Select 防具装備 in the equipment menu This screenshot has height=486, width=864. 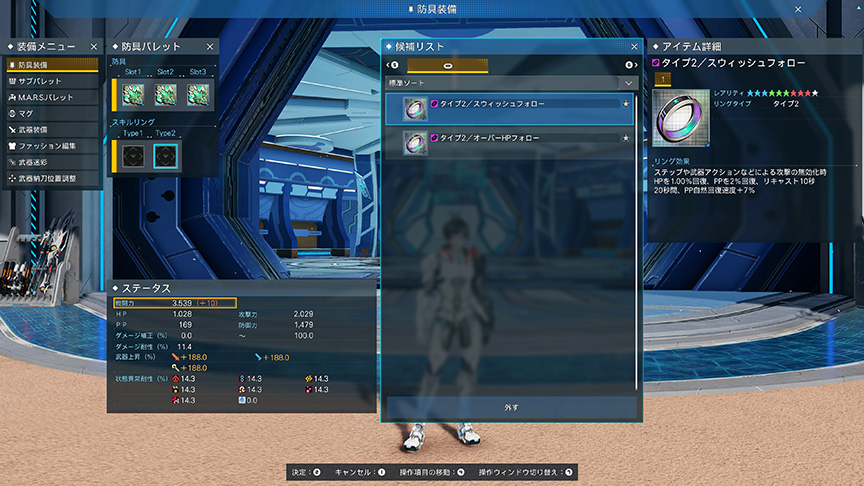coord(50,65)
